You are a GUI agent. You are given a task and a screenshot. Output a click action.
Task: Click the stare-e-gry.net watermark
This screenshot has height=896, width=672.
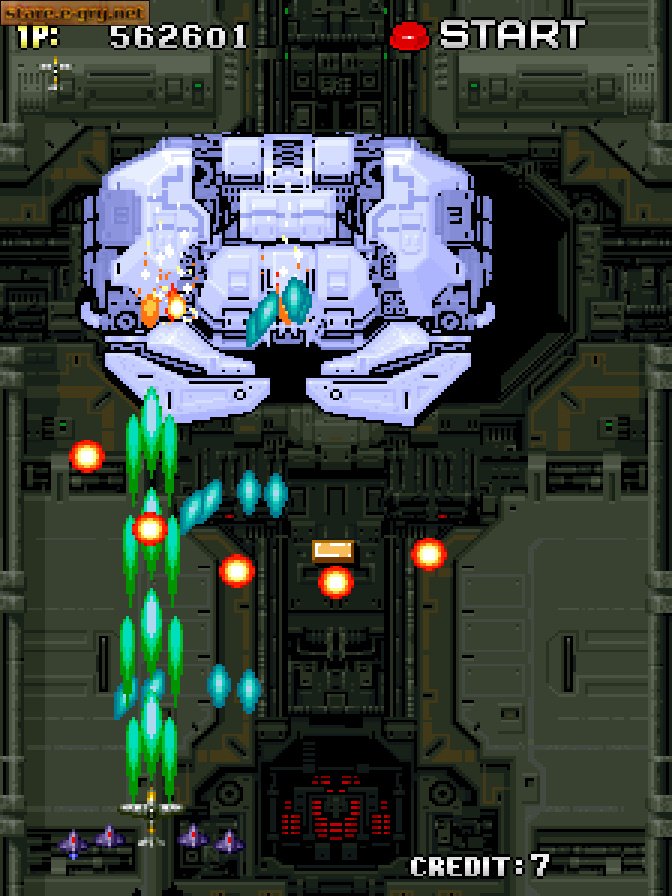[75, 12]
